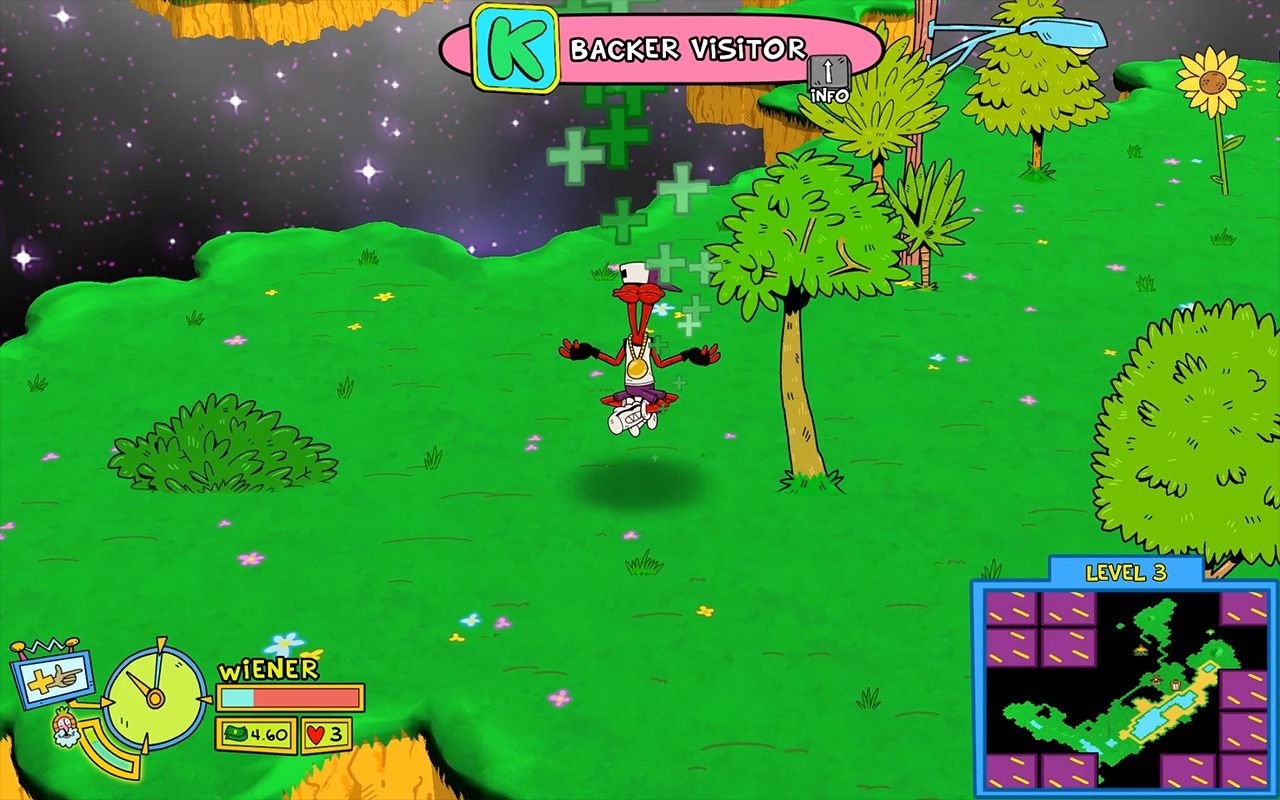Click the player character floating midair

click(637, 345)
